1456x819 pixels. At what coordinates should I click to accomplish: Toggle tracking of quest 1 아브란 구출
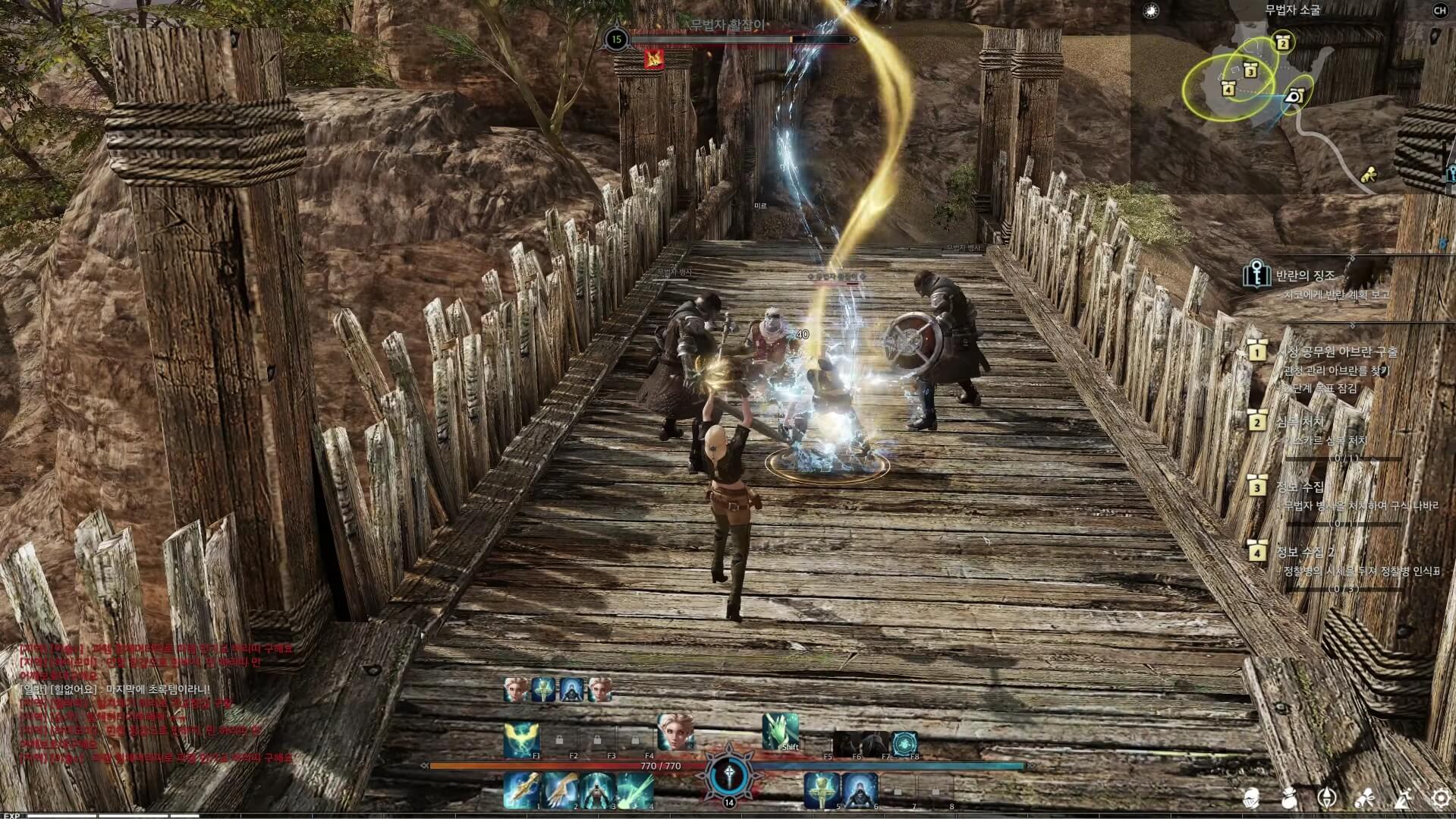(1257, 352)
